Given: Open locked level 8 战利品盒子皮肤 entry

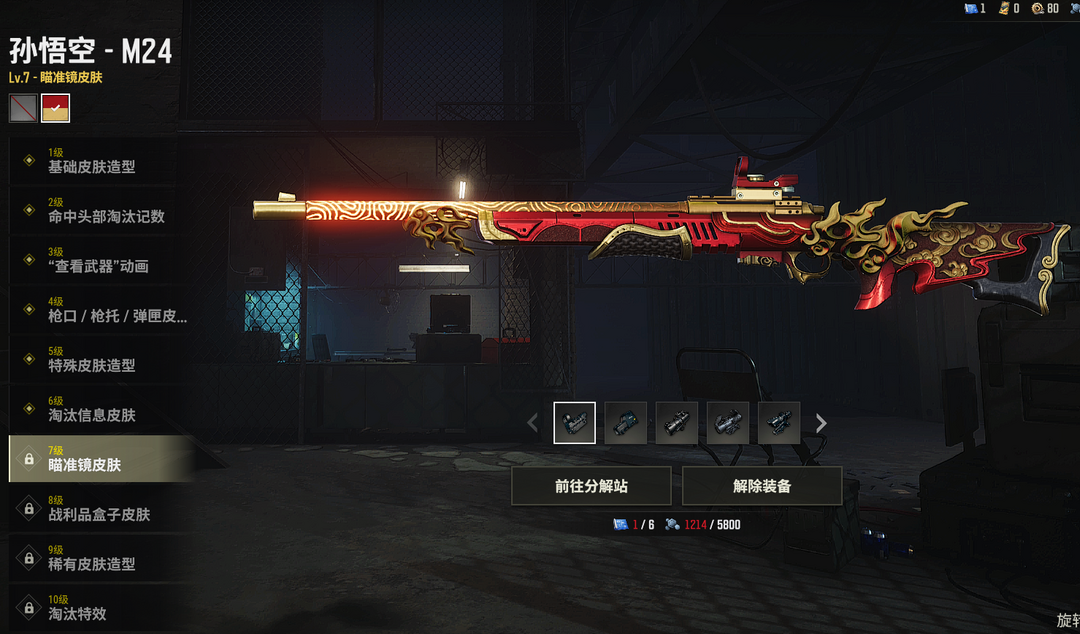Looking at the screenshot, I should coord(98,509).
